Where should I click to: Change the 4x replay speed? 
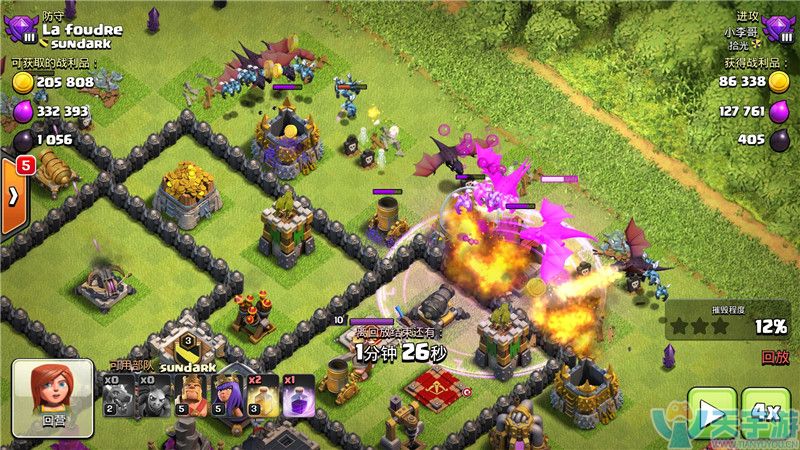click(x=766, y=414)
